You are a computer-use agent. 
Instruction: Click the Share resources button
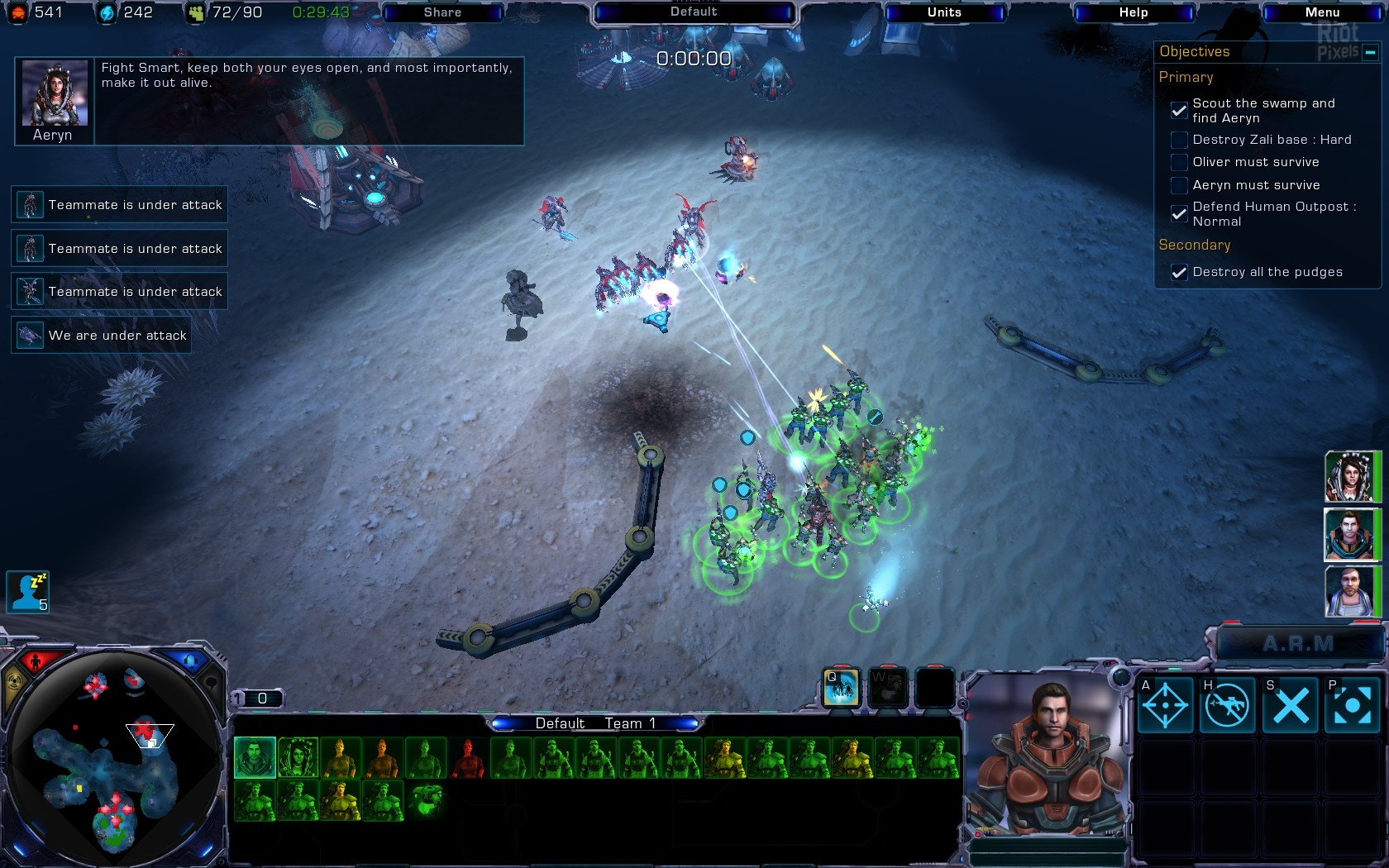point(442,12)
